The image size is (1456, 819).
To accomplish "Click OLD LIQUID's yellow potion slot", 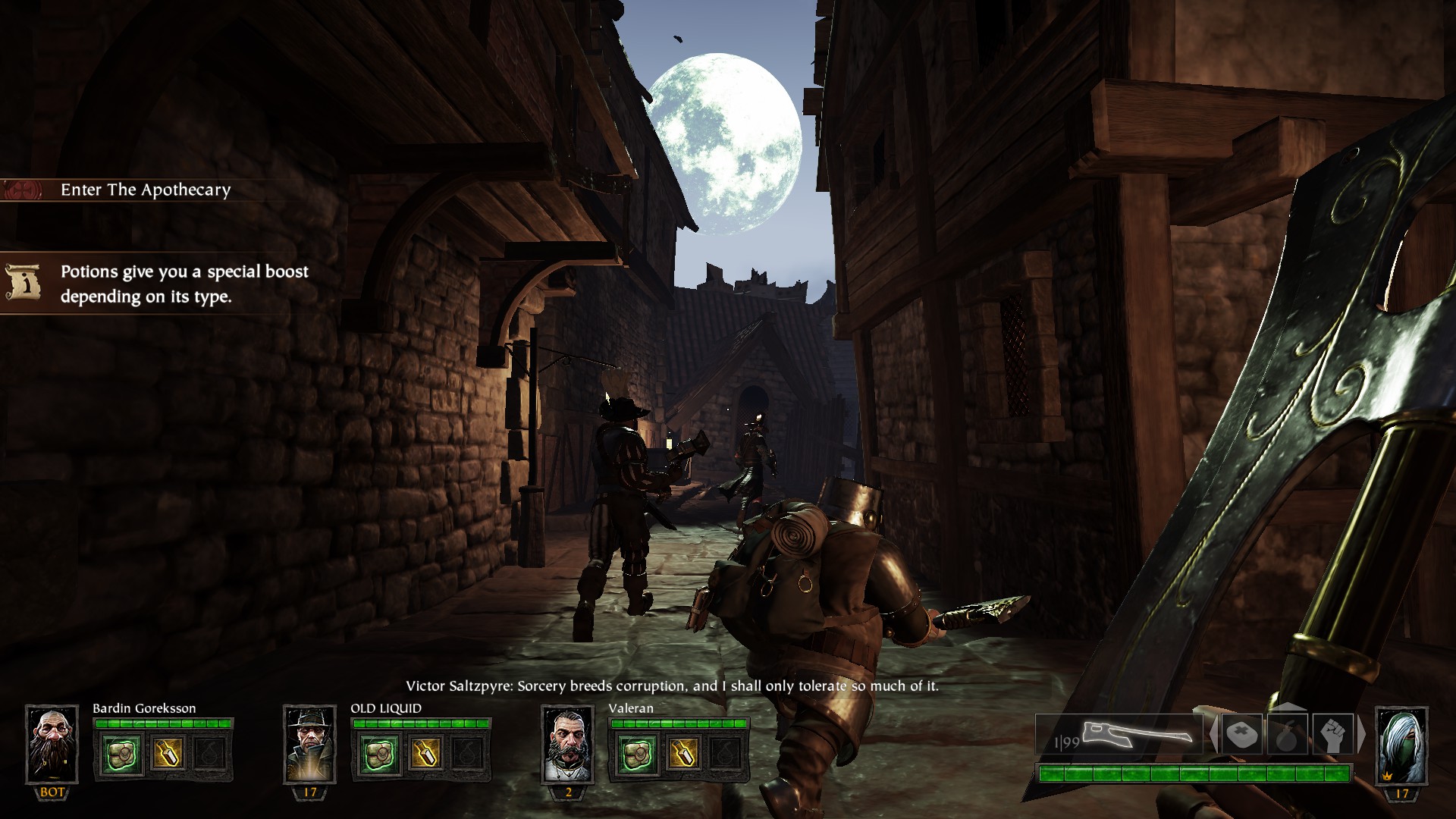I will [424, 753].
